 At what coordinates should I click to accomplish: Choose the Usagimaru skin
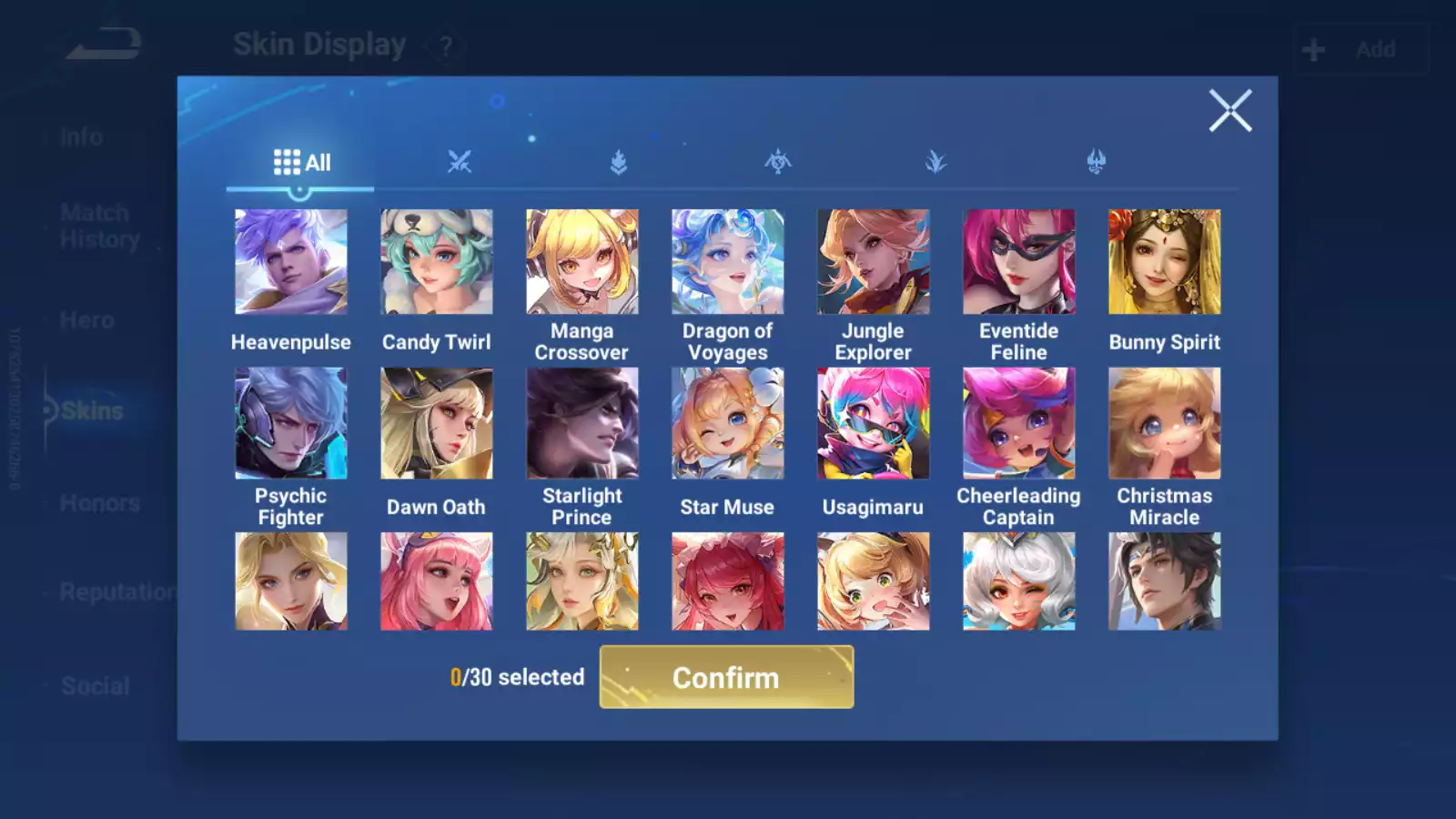874,423
